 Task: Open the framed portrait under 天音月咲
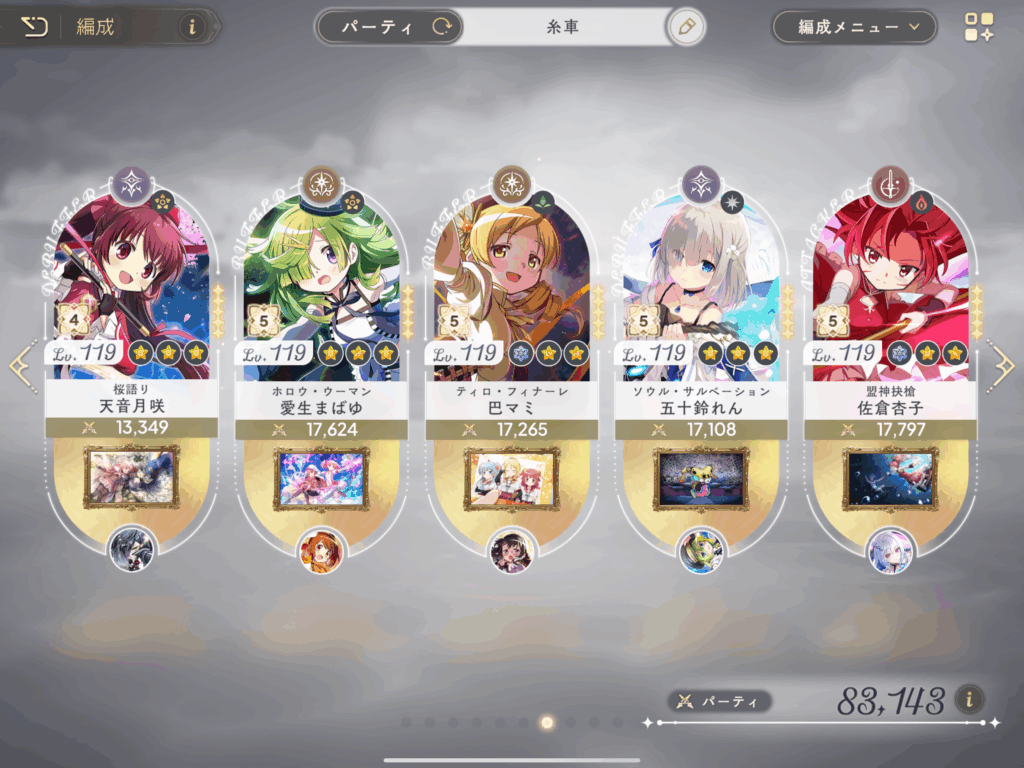click(132, 478)
